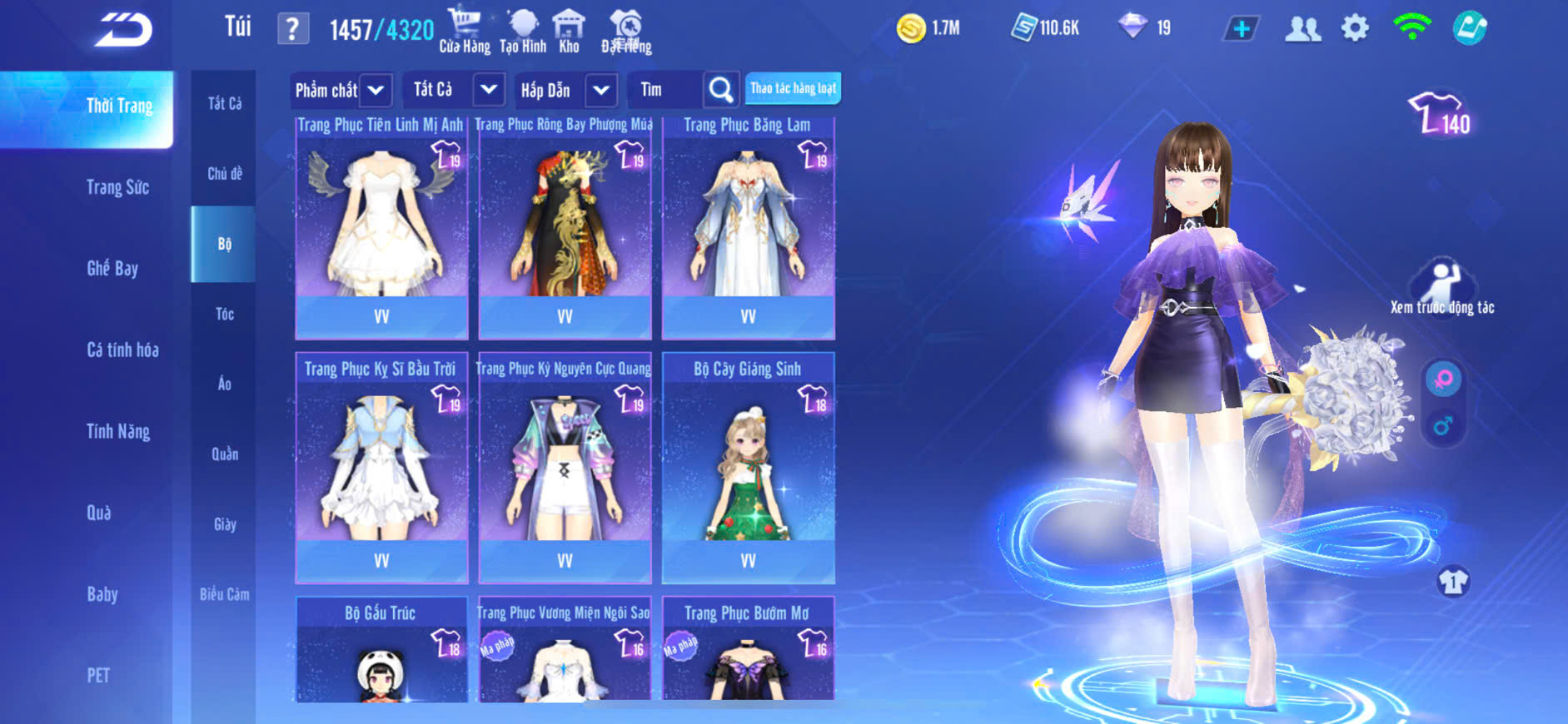The image size is (1568, 724).
Task: Choose the Bộ Cây Giáng Sinh outfit
Action: (x=748, y=468)
